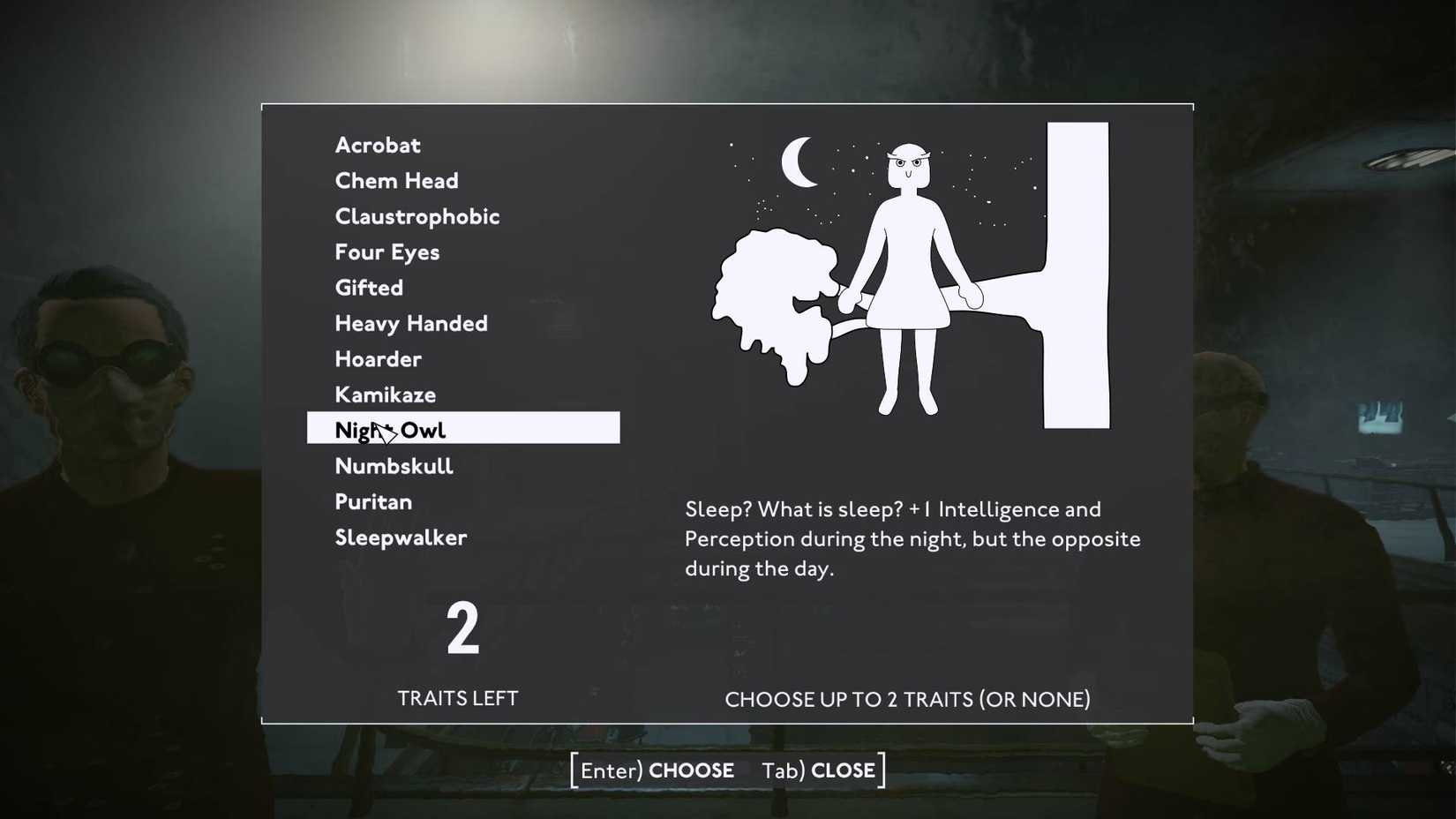1456x819 pixels.
Task: Select the Gifted trait
Action: pyautogui.click(x=368, y=287)
